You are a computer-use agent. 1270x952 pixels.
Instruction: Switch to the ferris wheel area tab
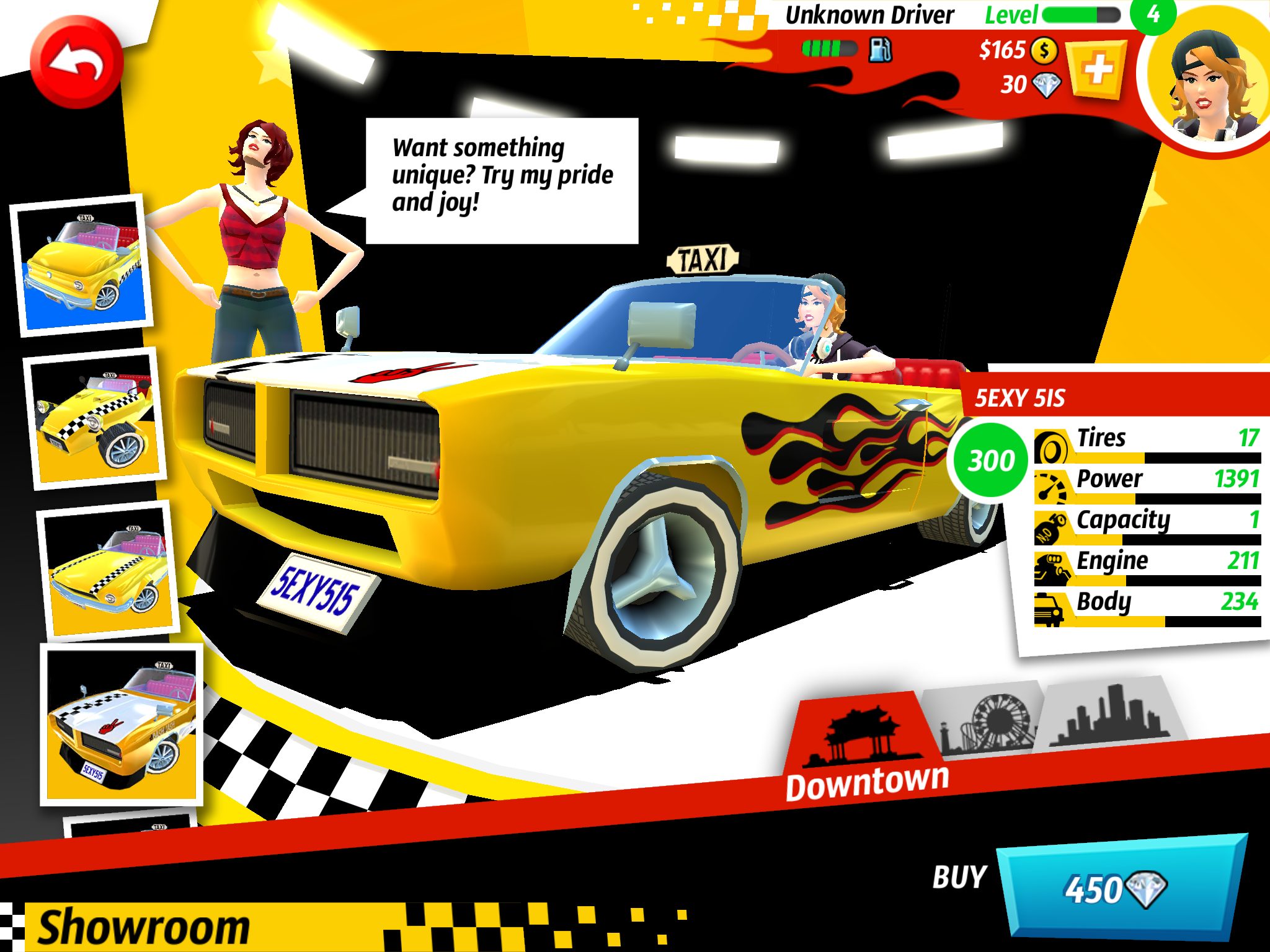[x=987, y=720]
